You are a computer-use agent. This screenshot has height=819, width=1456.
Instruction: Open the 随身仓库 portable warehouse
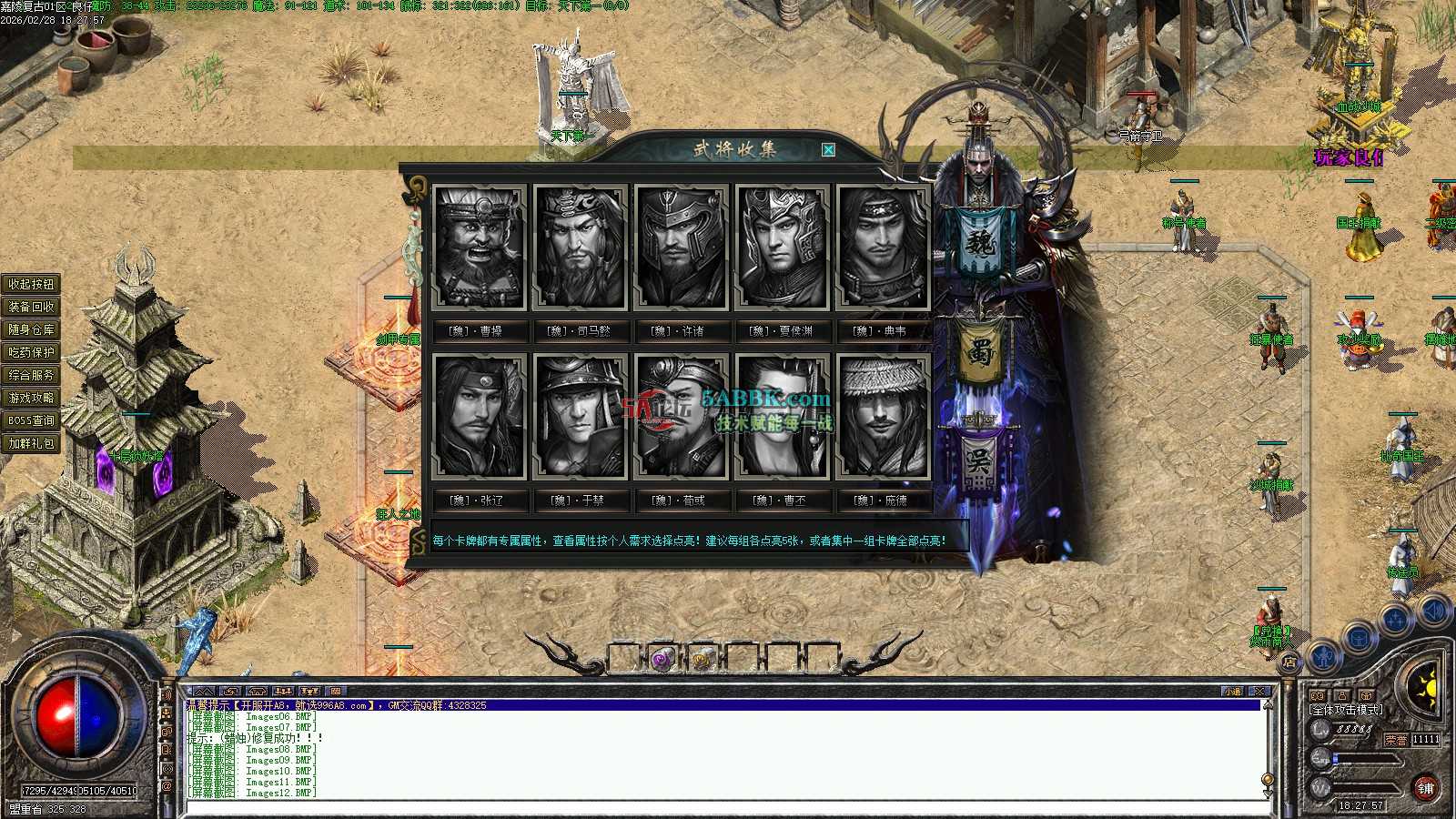32,329
